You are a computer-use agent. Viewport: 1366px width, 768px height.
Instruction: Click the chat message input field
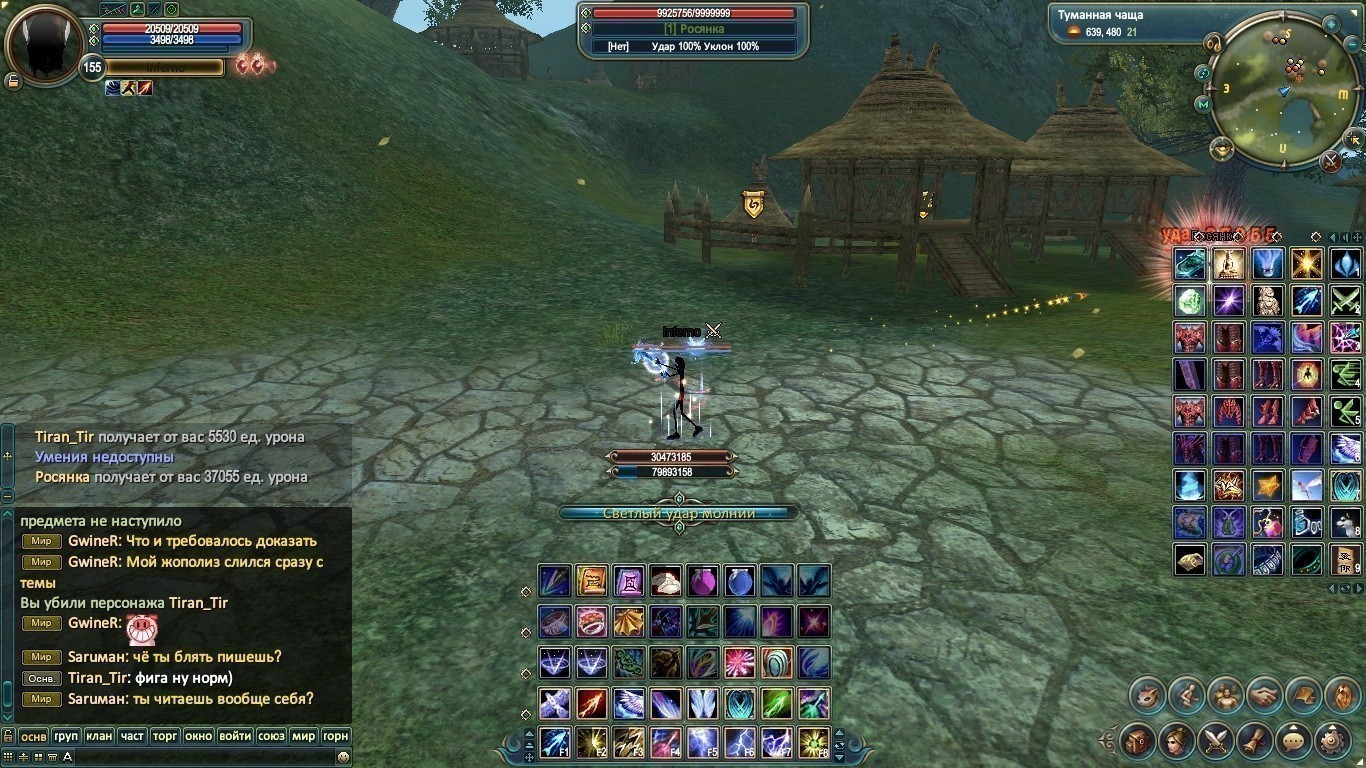(x=200, y=757)
